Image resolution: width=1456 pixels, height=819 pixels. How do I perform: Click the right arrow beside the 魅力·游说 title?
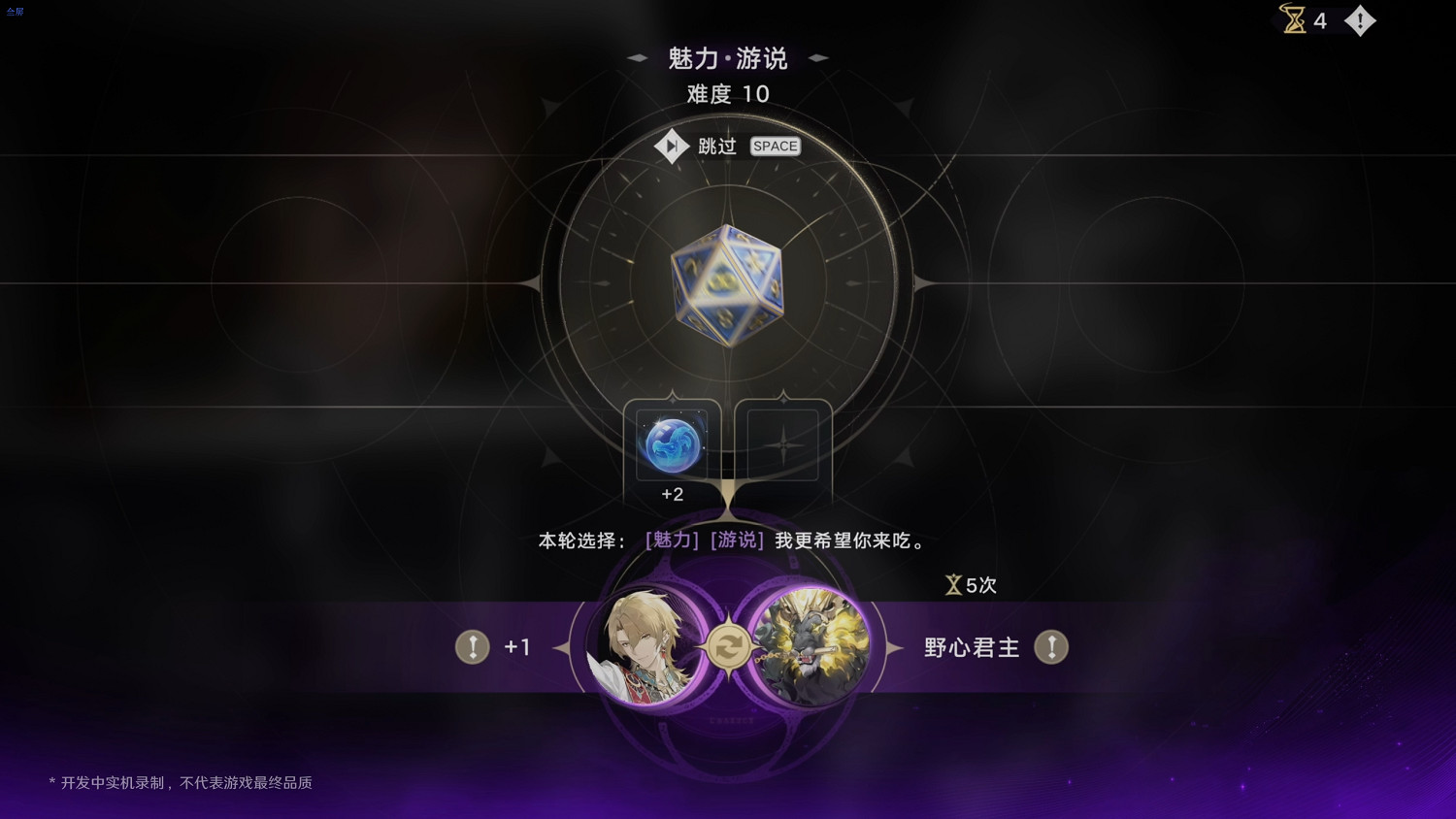pos(818,58)
